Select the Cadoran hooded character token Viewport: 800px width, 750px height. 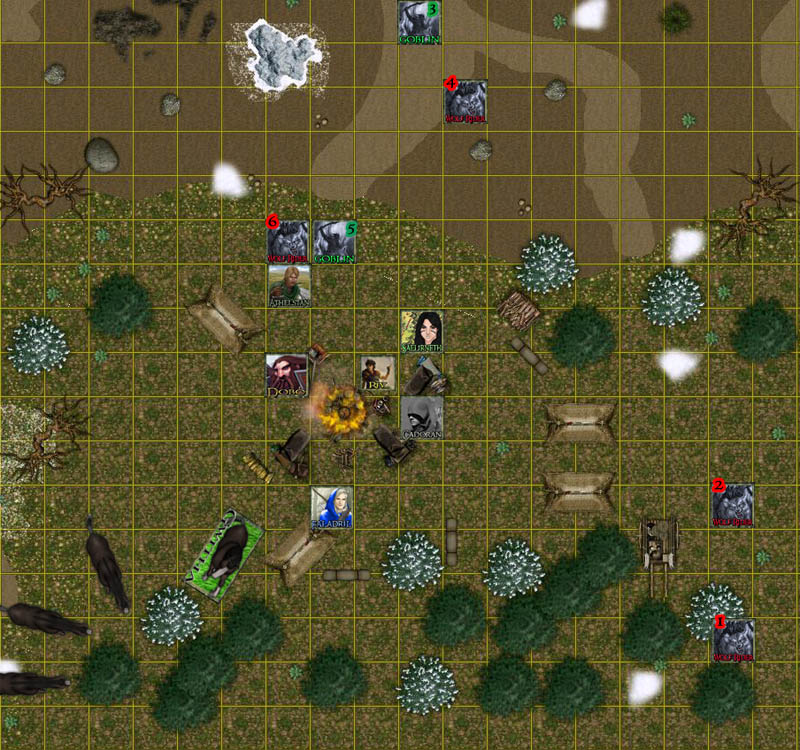coord(422,417)
